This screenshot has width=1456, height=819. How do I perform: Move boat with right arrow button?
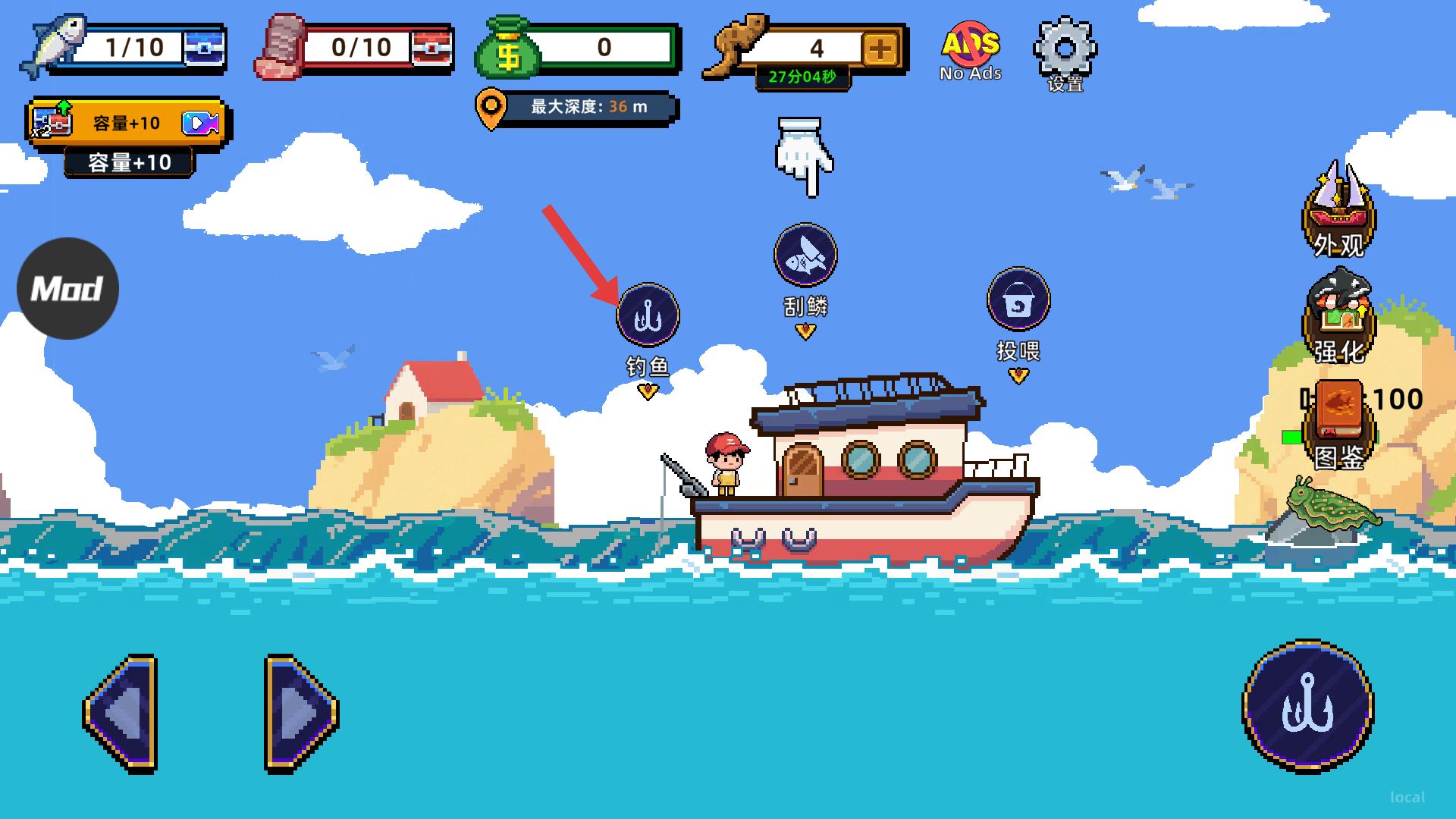pyautogui.click(x=300, y=713)
